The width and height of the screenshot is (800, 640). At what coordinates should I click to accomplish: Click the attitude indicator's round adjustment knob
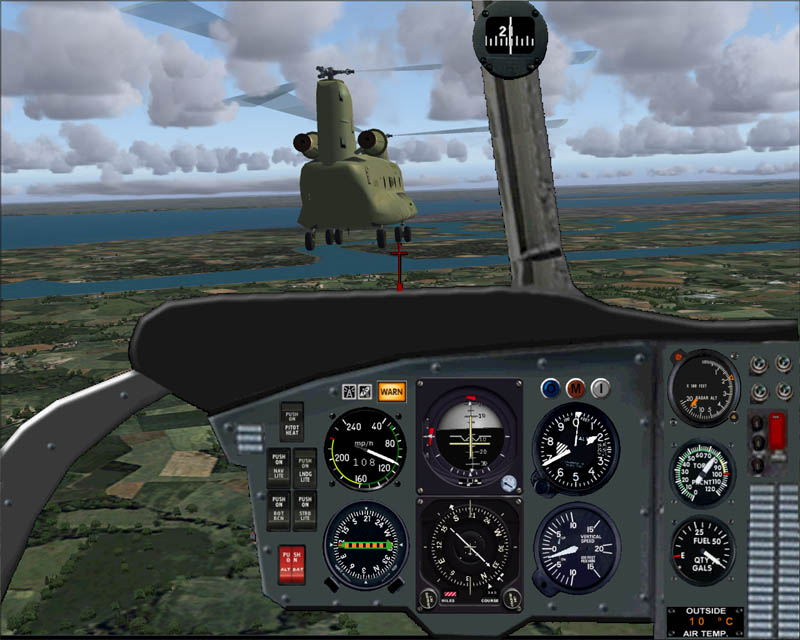pos(510,483)
